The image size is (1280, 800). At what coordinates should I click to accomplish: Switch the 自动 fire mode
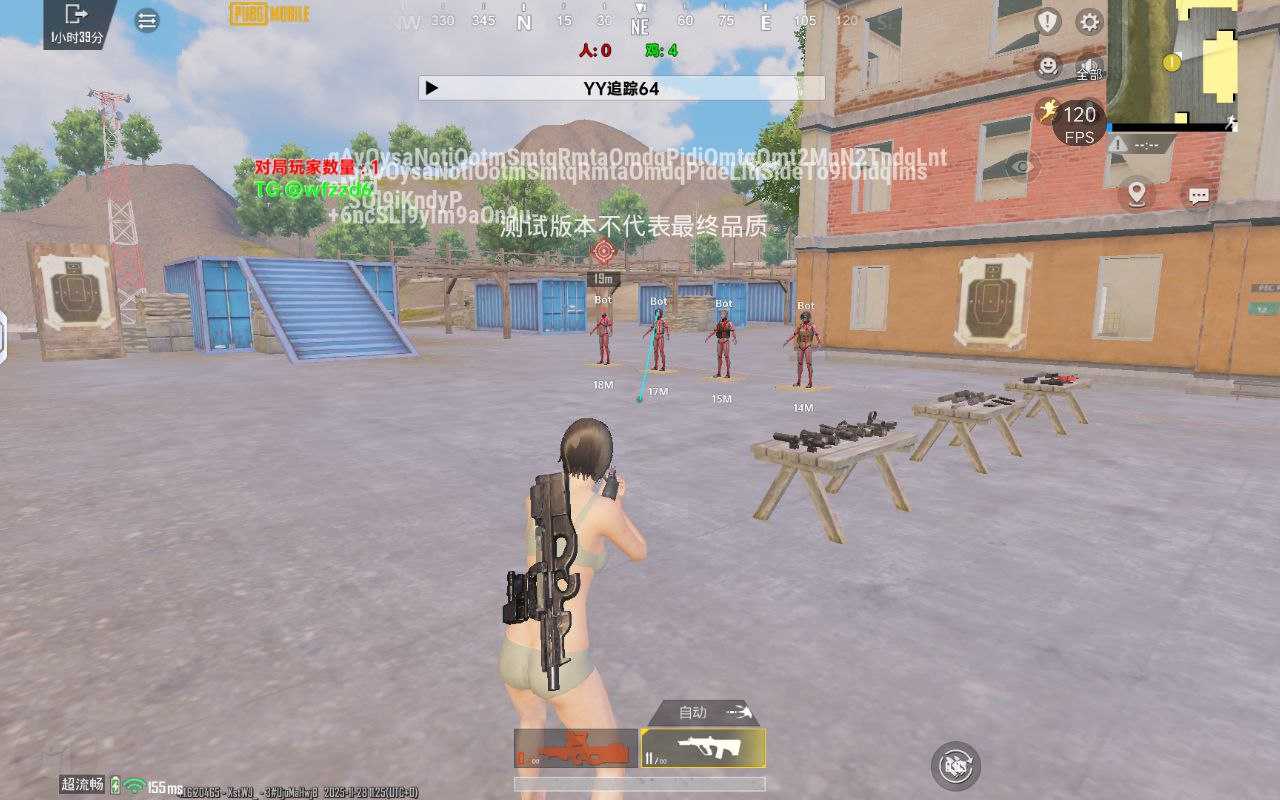click(x=705, y=712)
